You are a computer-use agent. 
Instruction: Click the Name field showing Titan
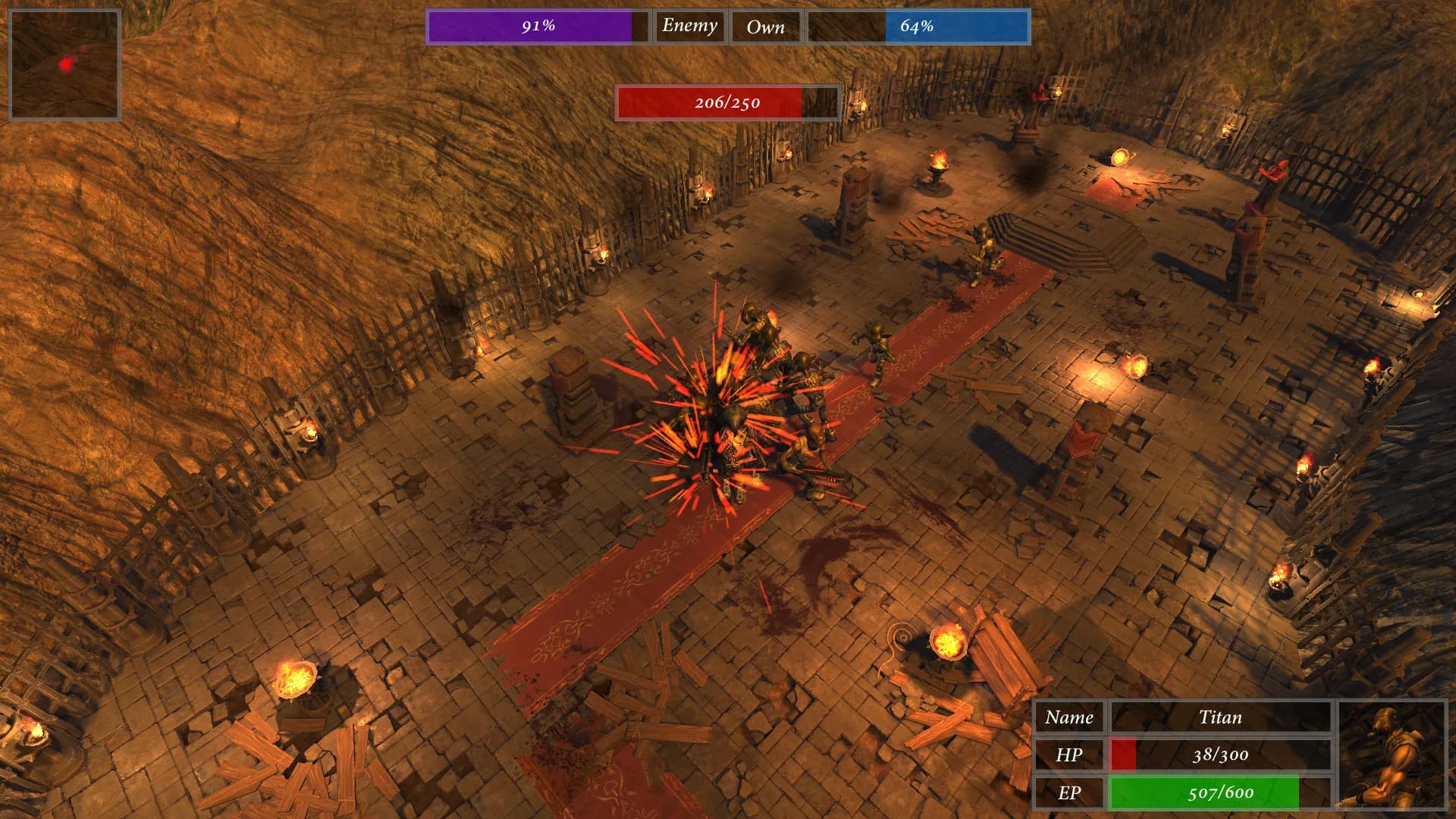[x=1221, y=718]
